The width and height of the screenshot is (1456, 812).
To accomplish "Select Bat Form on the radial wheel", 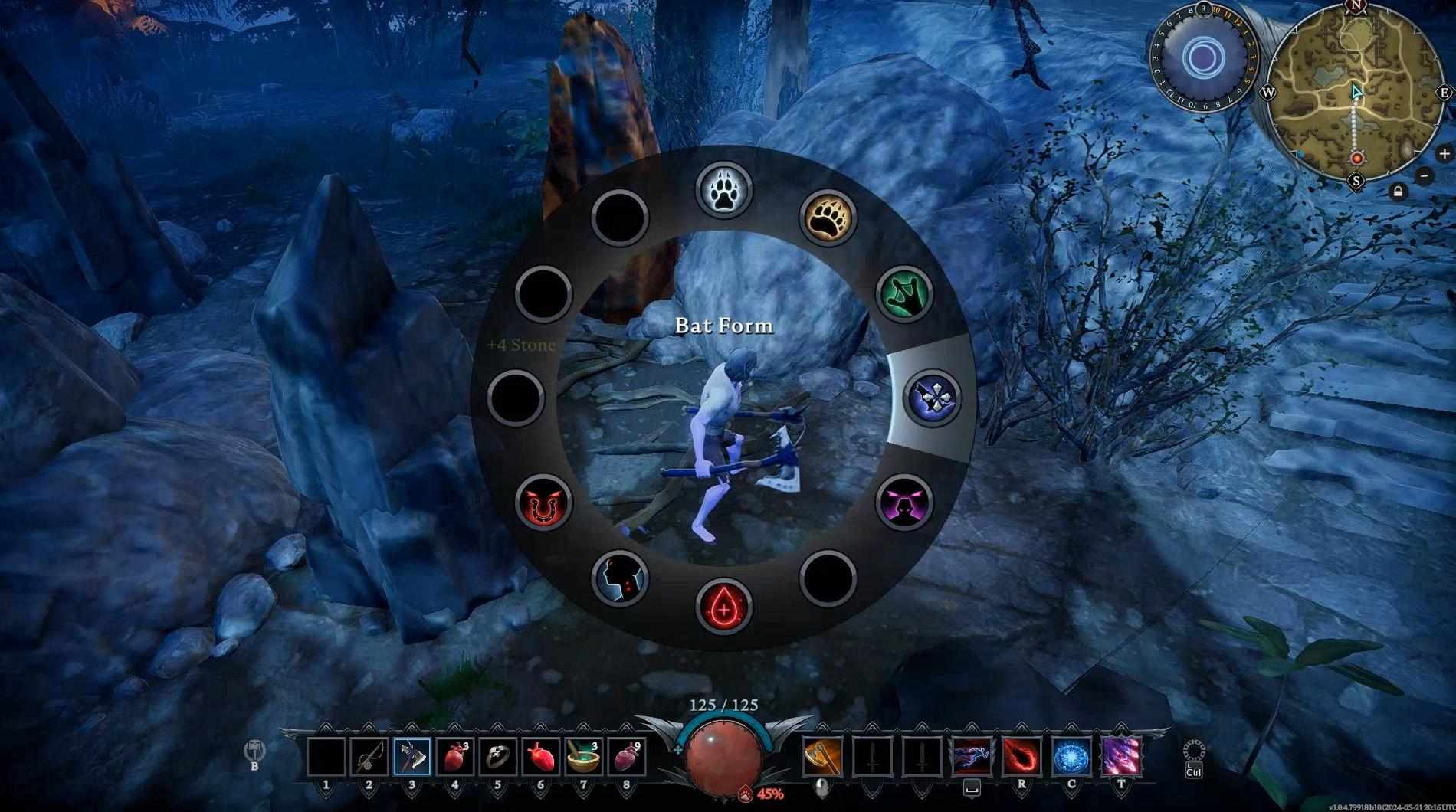I will pos(933,397).
